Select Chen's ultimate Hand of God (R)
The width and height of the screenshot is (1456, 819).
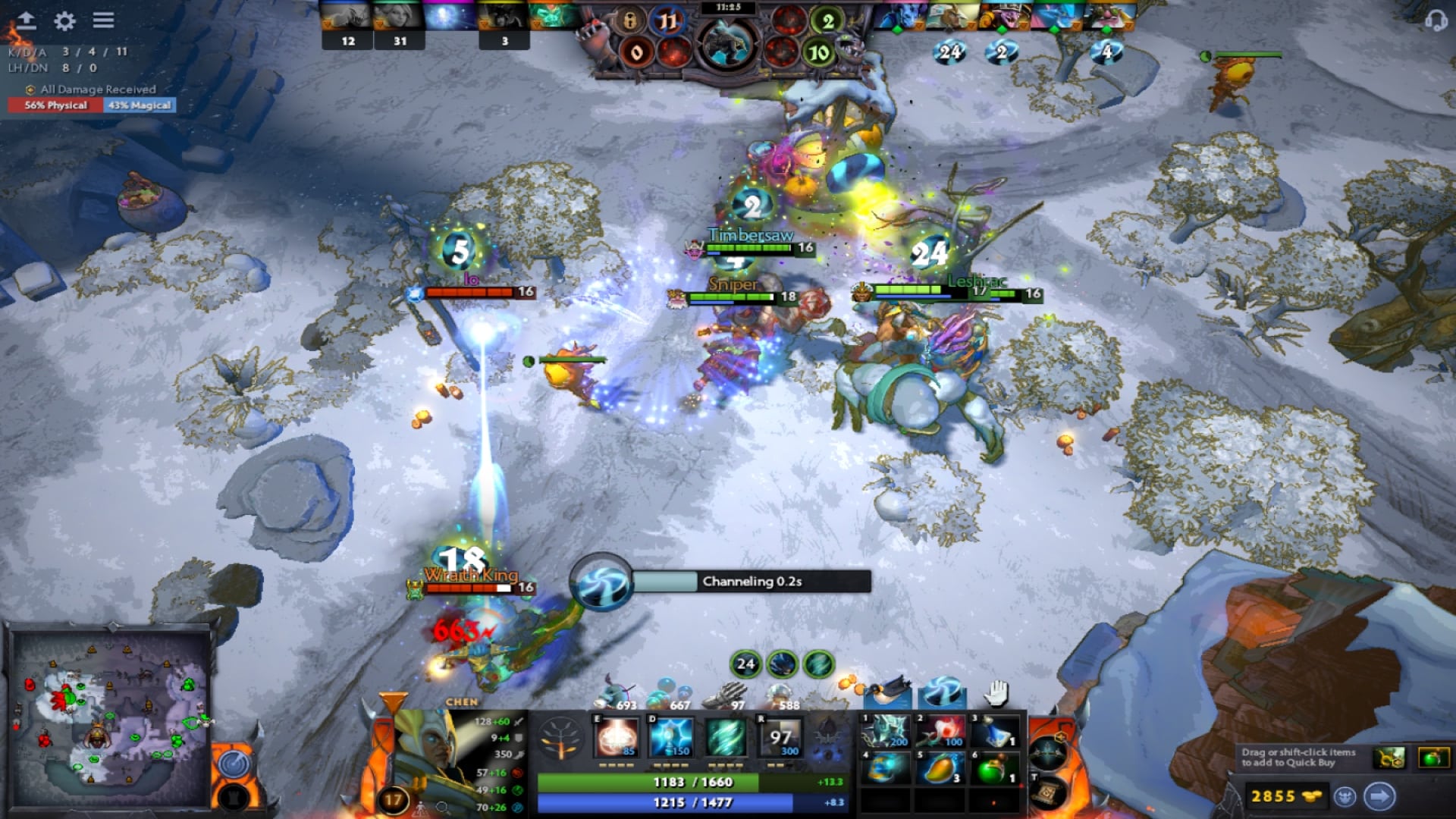[780, 737]
